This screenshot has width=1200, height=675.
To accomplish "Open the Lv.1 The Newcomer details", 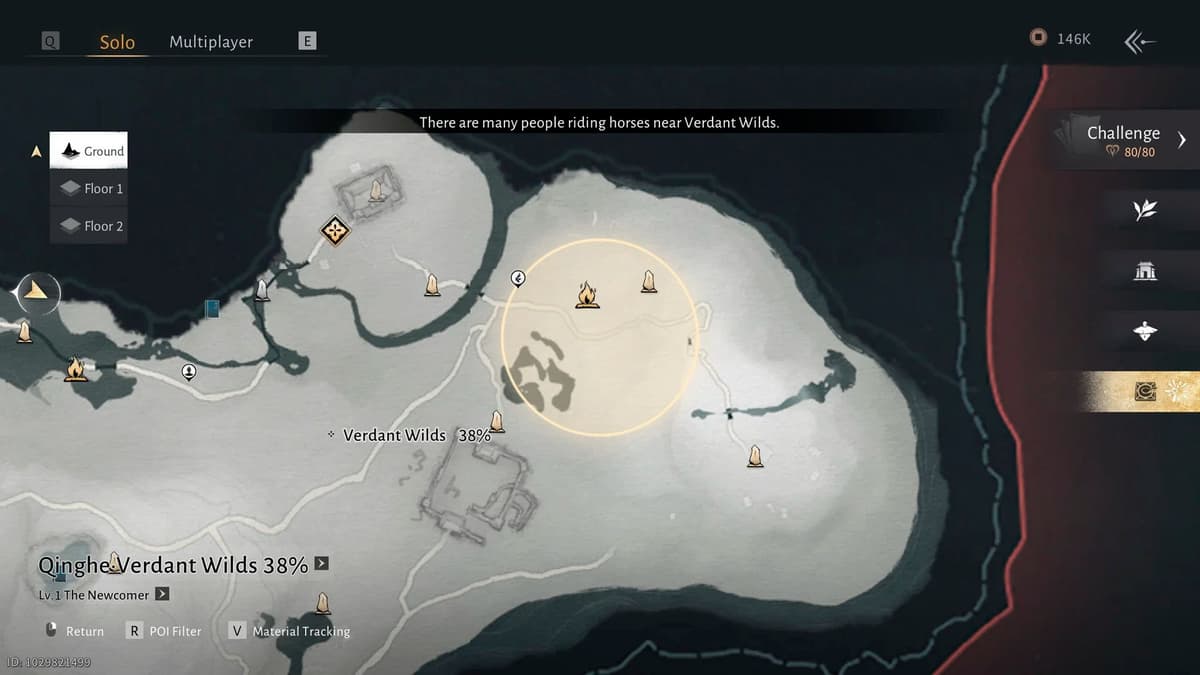I will (x=162, y=594).
